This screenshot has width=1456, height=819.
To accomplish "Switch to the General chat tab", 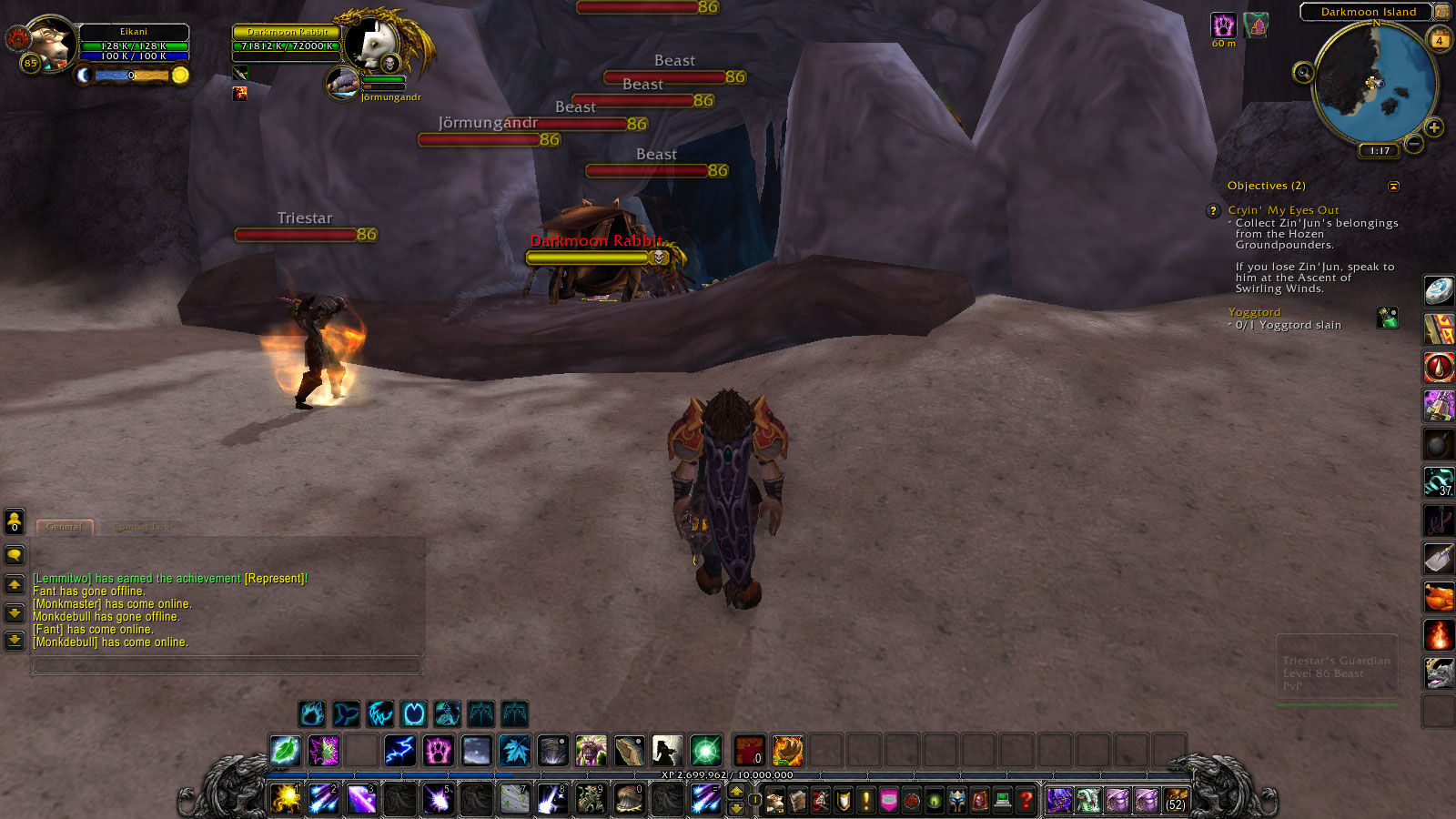I will pyautogui.click(x=64, y=527).
